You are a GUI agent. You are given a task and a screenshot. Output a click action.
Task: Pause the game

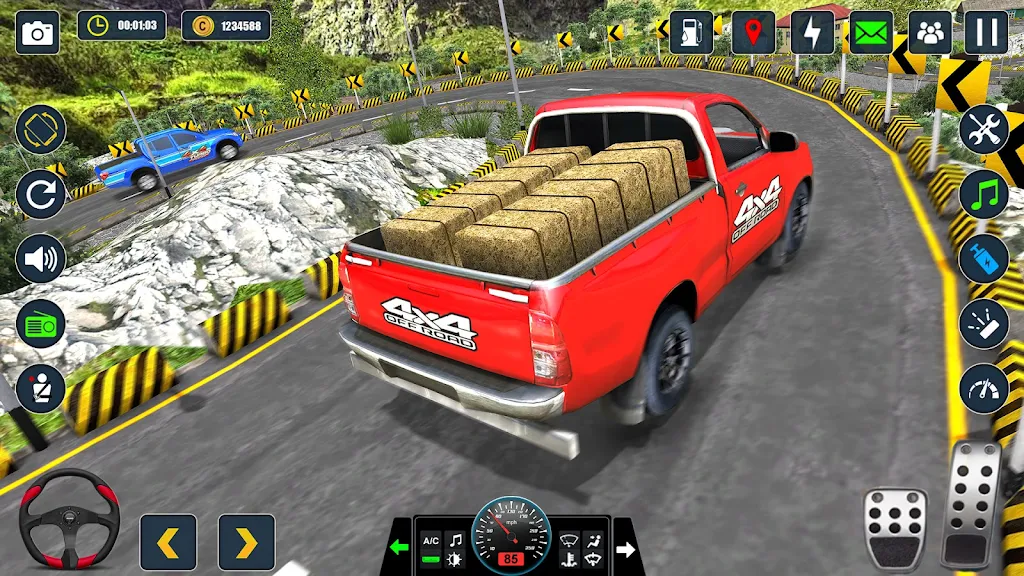pos(986,33)
